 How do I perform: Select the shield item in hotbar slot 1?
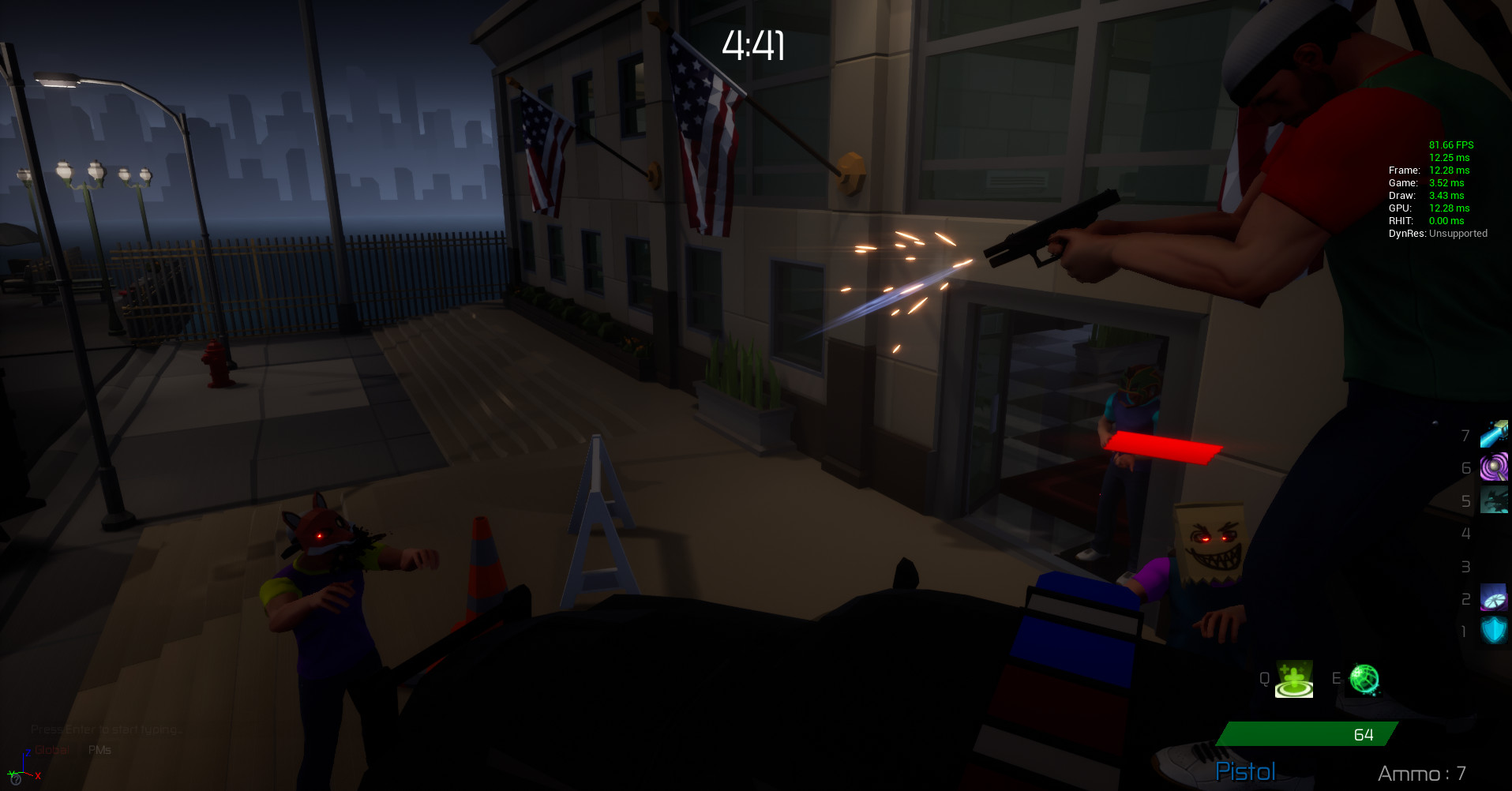click(x=1495, y=630)
